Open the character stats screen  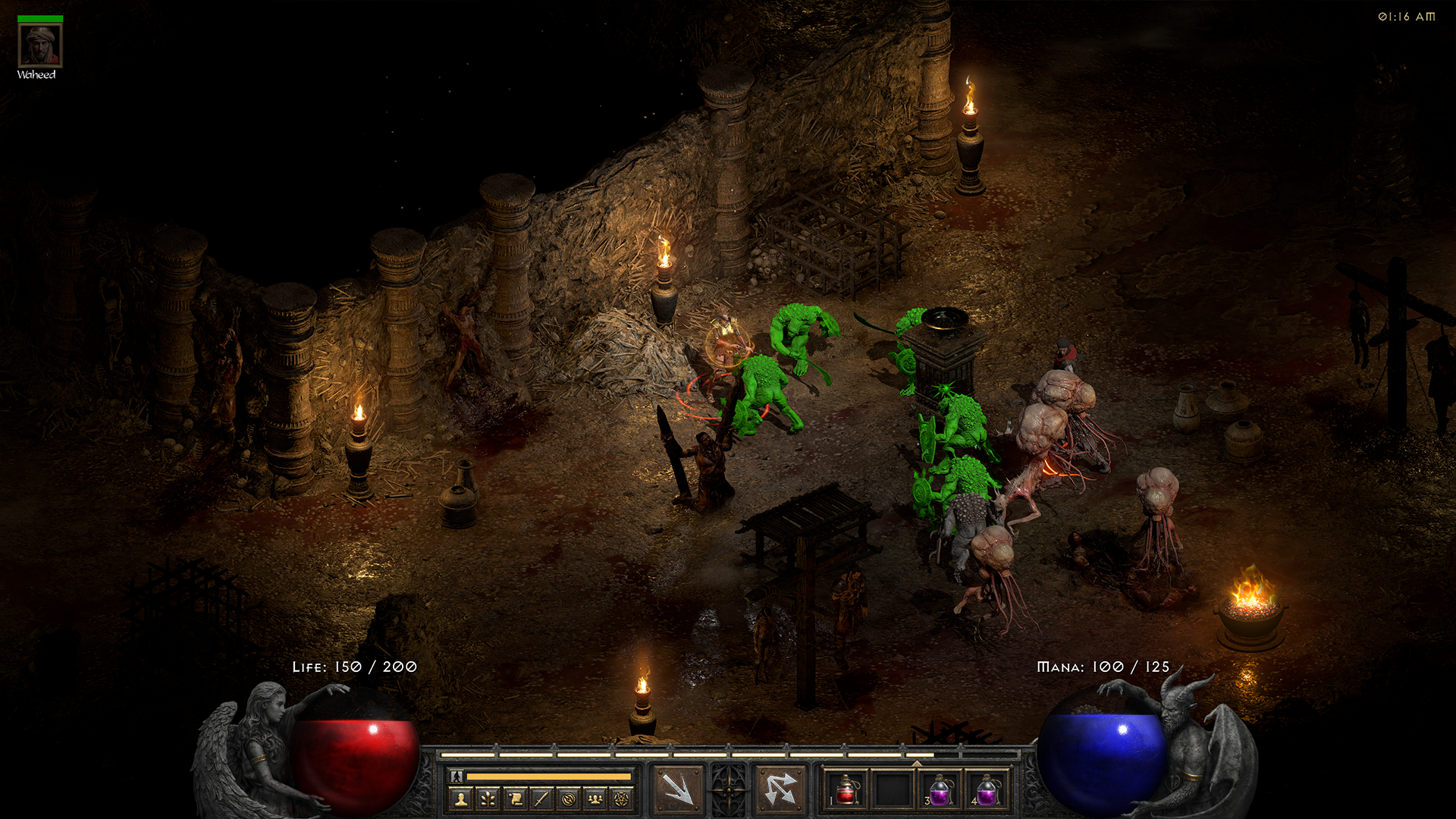tap(461, 799)
